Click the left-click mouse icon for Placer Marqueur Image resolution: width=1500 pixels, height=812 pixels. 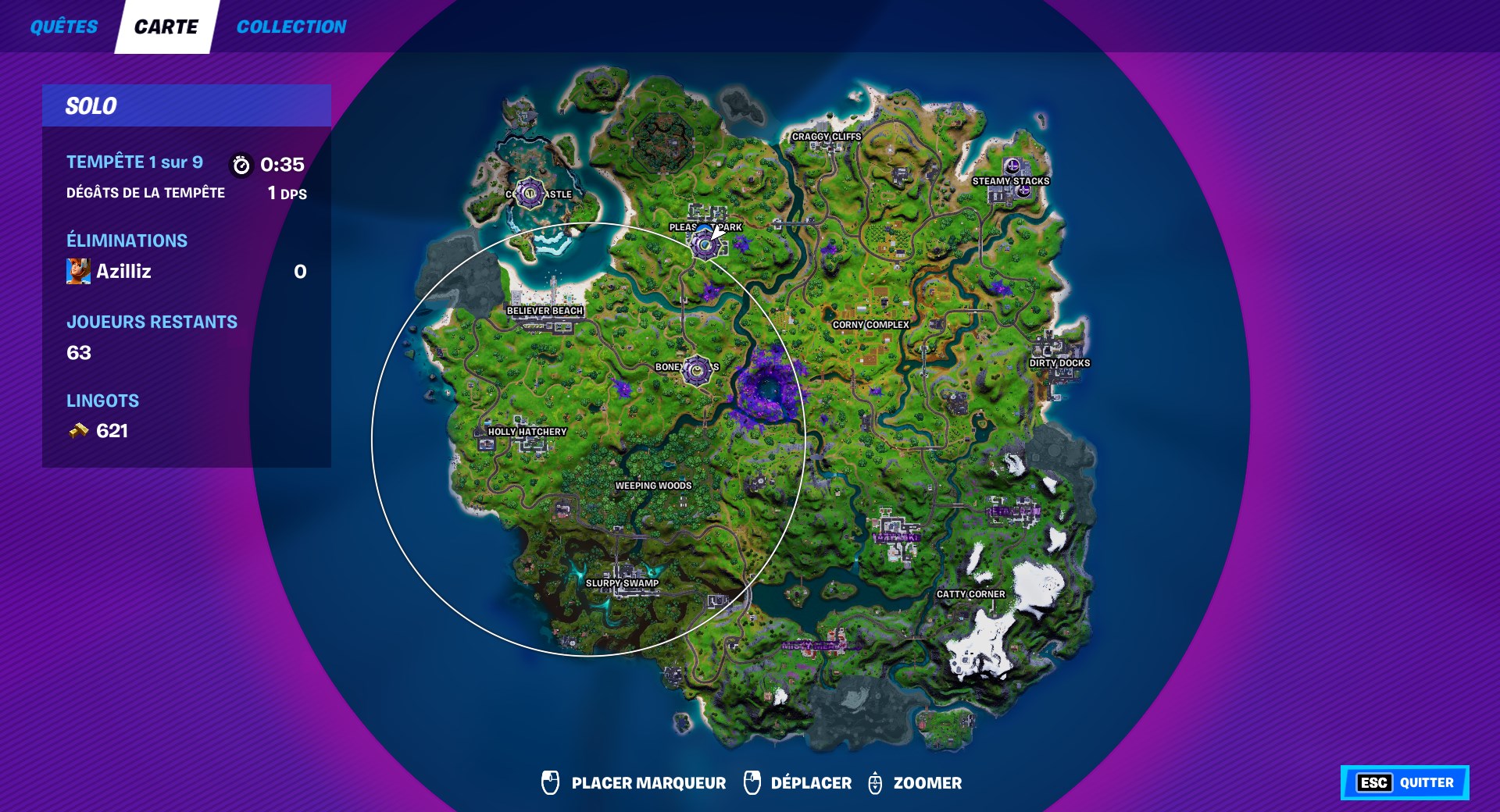pyautogui.click(x=549, y=782)
